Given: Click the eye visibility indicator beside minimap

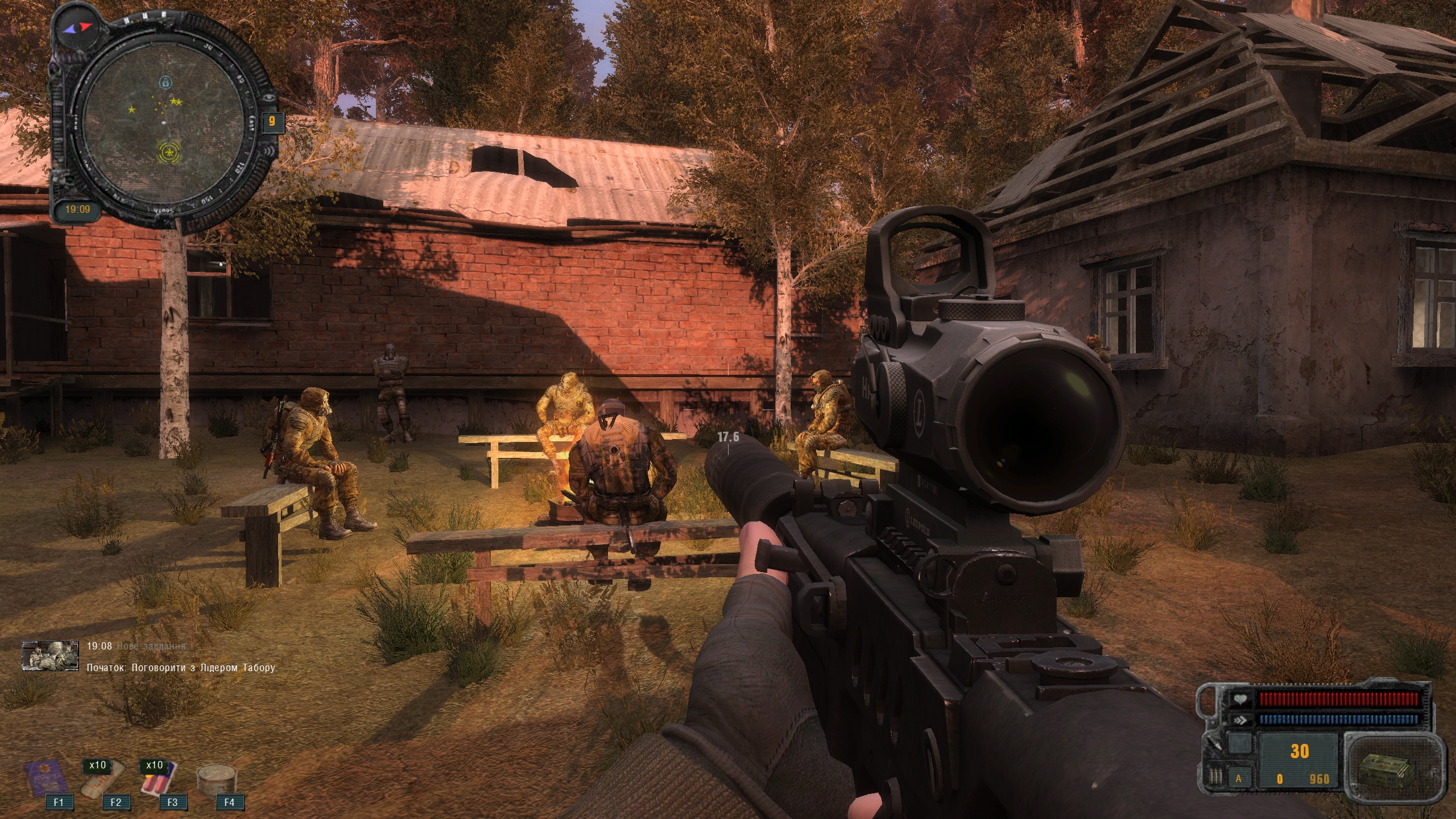Looking at the screenshot, I should [268, 98].
